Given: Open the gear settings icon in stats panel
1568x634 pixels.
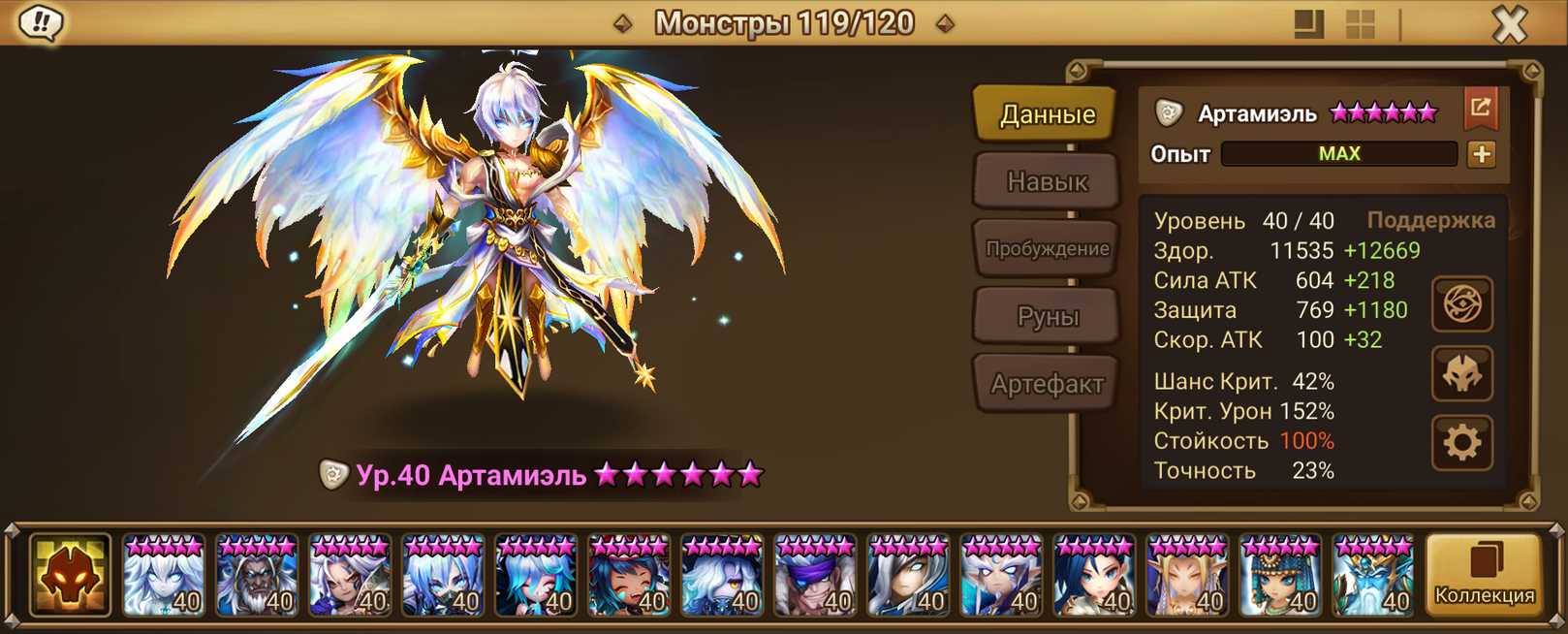Looking at the screenshot, I should pos(1461,443).
